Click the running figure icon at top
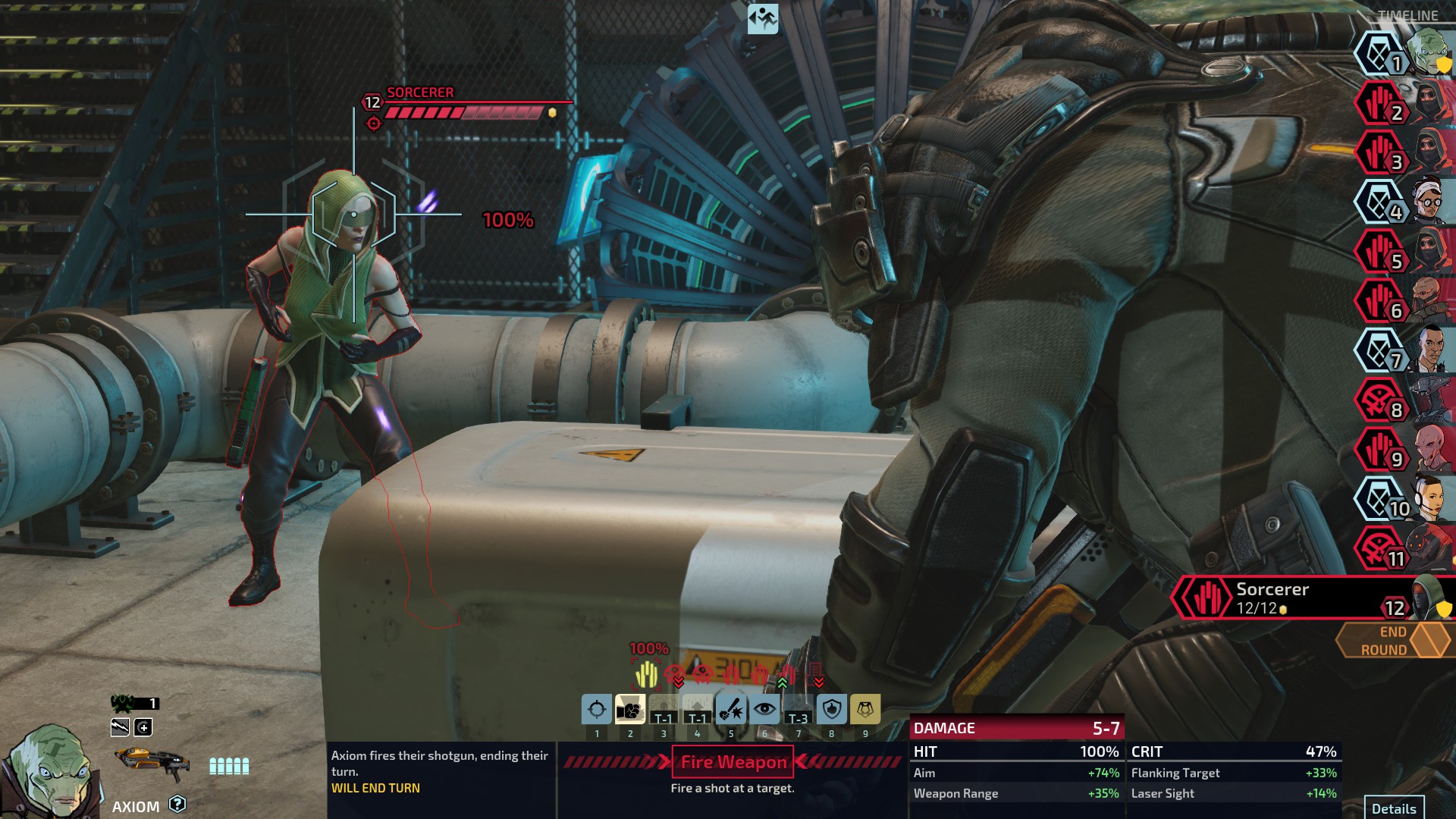1456x819 pixels. (x=763, y=18)
